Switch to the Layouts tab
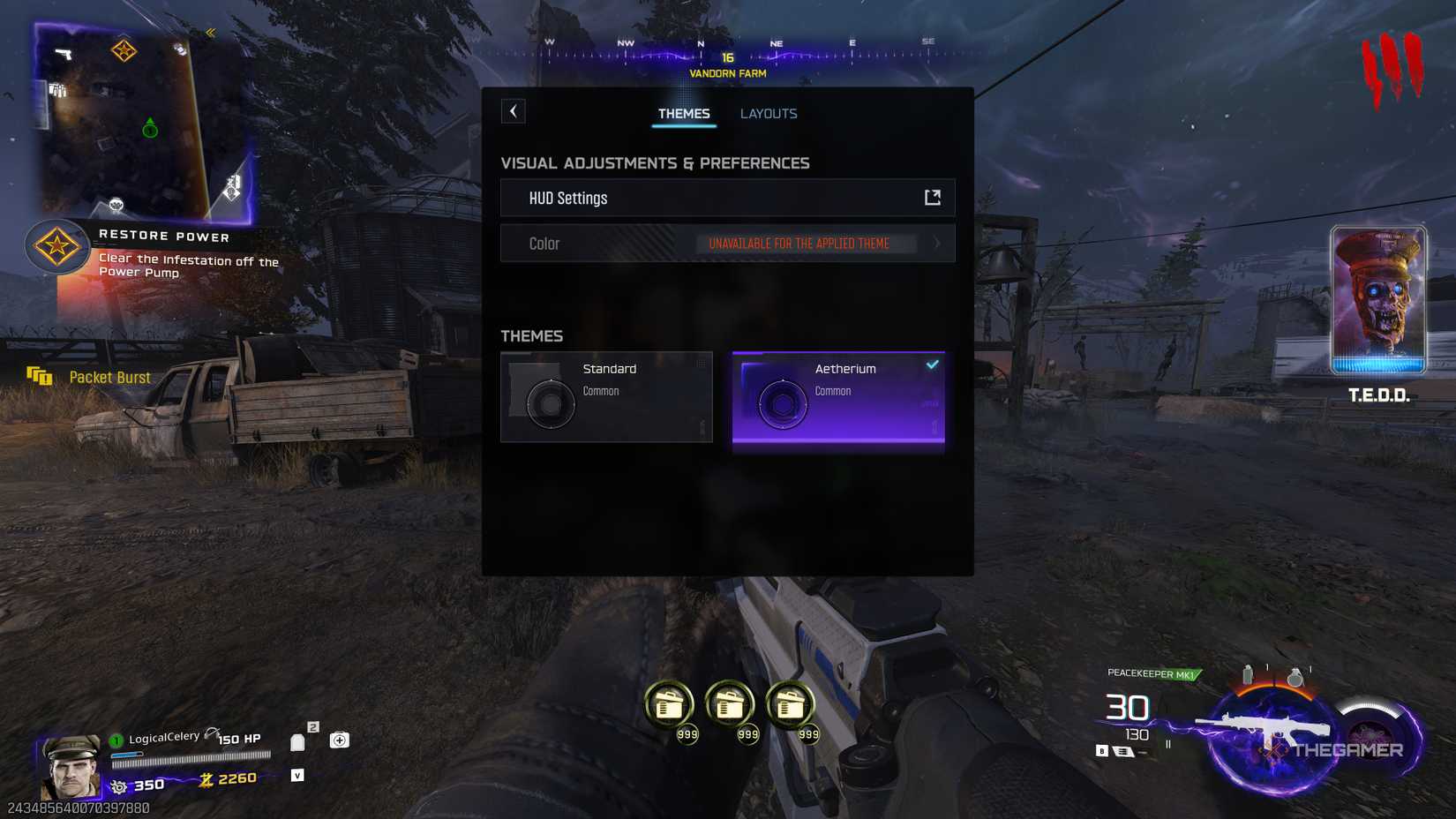The width and height of the screenshot is (1456, 819). pyautogui.click(x=768, y=113)
